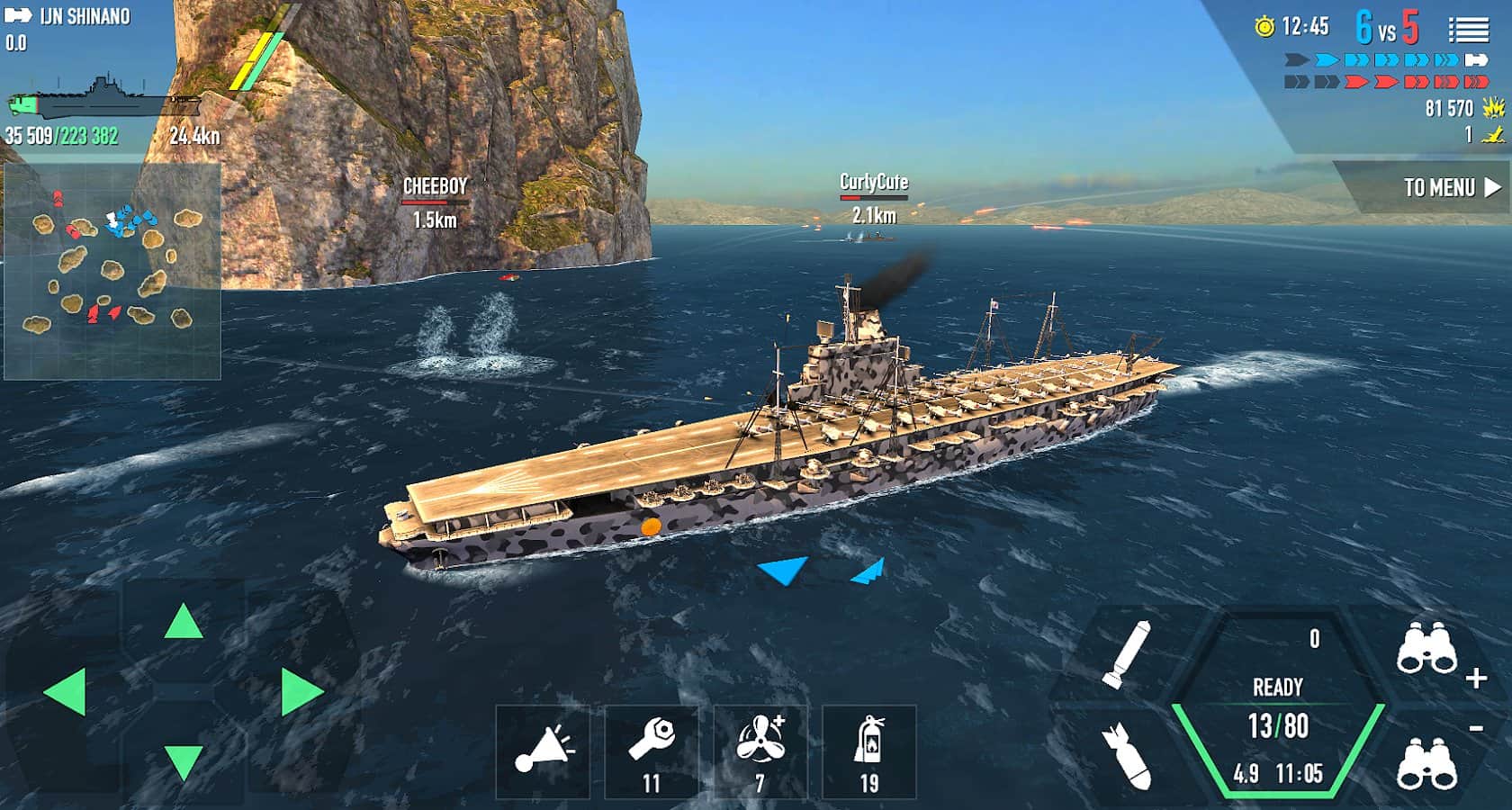The image size is (1512, 810).
Task: Turn right with the right arrow
Action: (x=301, y=691)
